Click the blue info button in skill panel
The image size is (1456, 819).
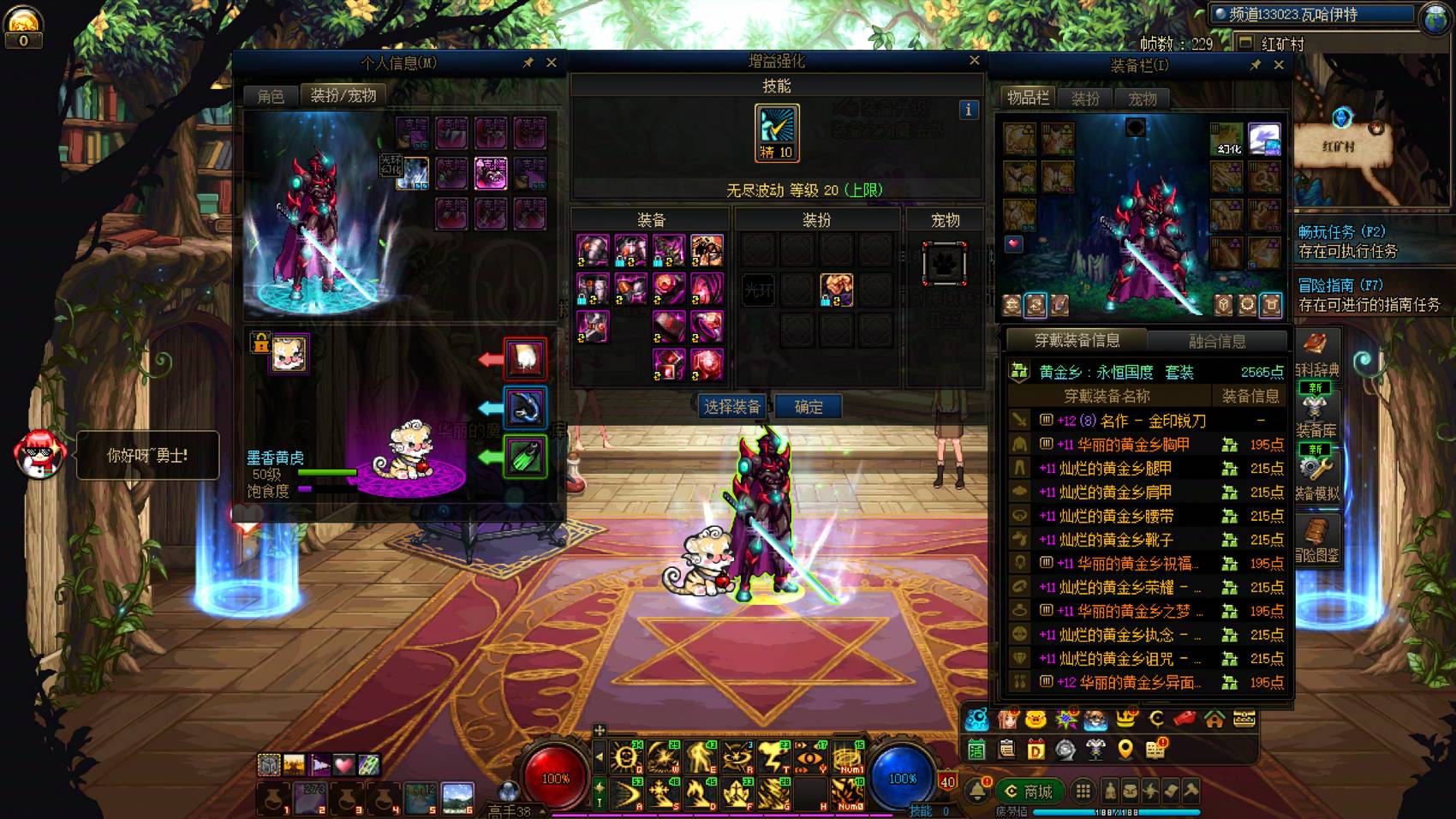(969, 109)
